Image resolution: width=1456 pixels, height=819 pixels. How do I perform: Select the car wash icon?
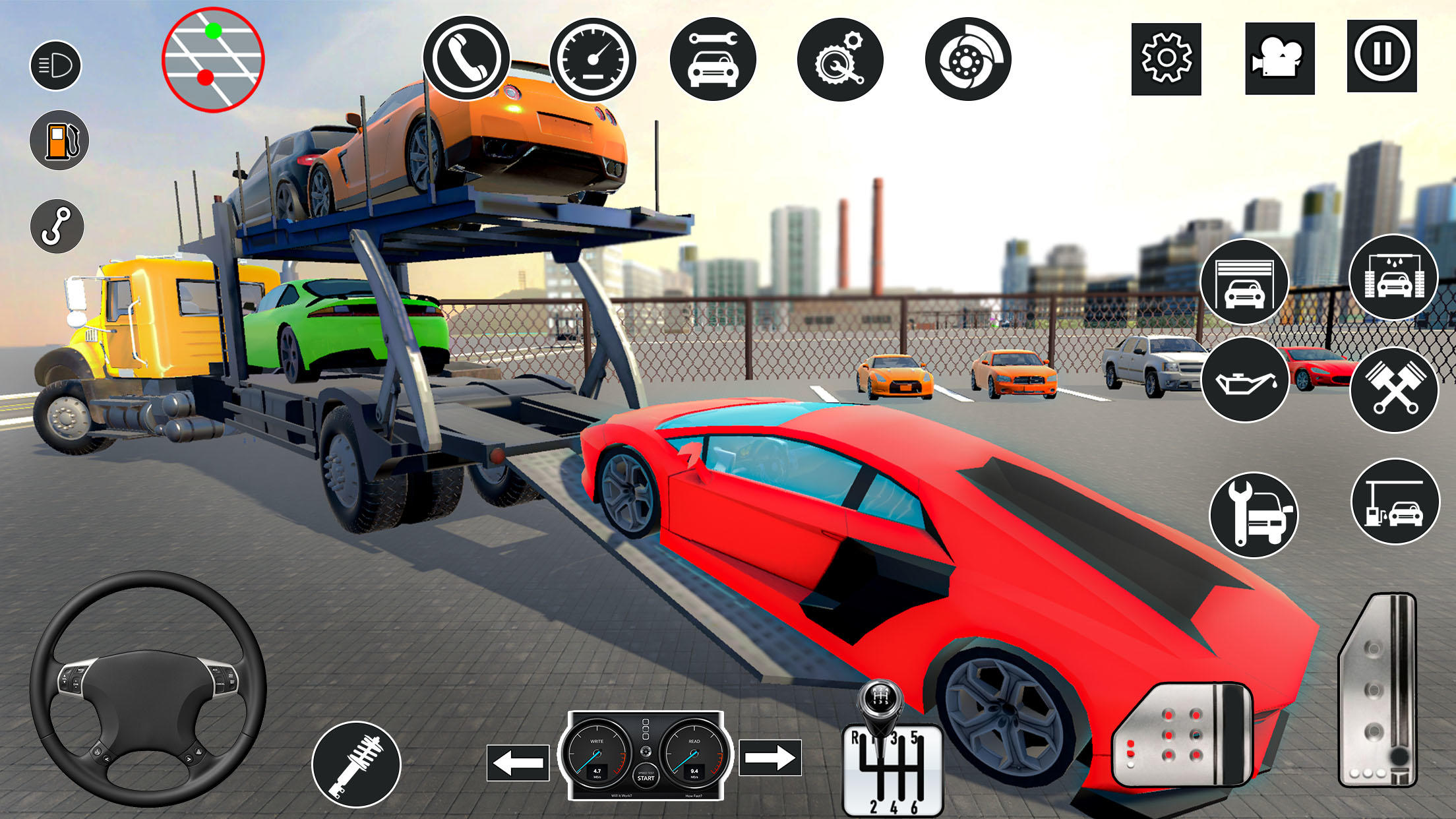(x=1393, y=278)
